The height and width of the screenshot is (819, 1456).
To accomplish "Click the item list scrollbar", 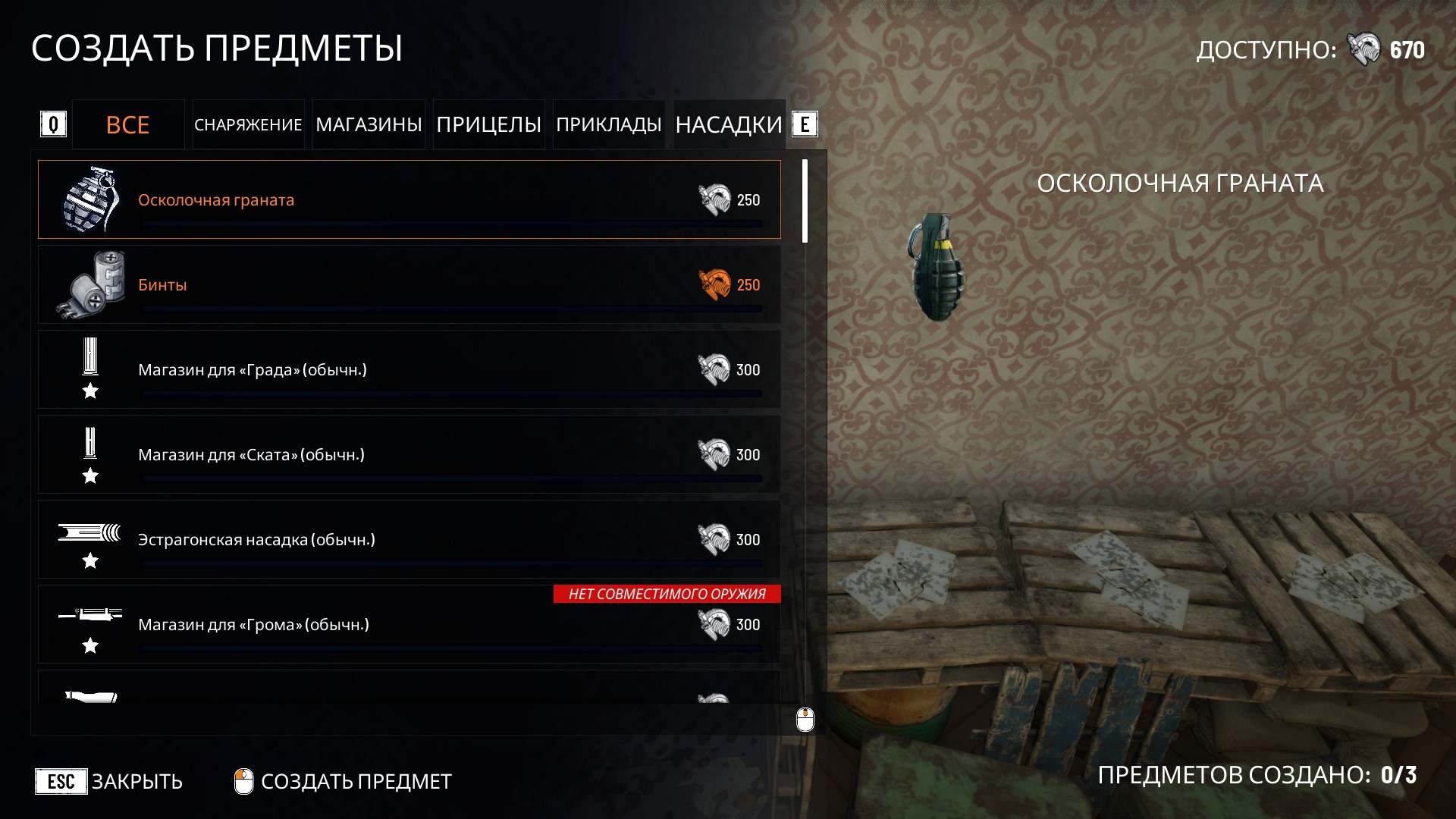I will [805, 201].
